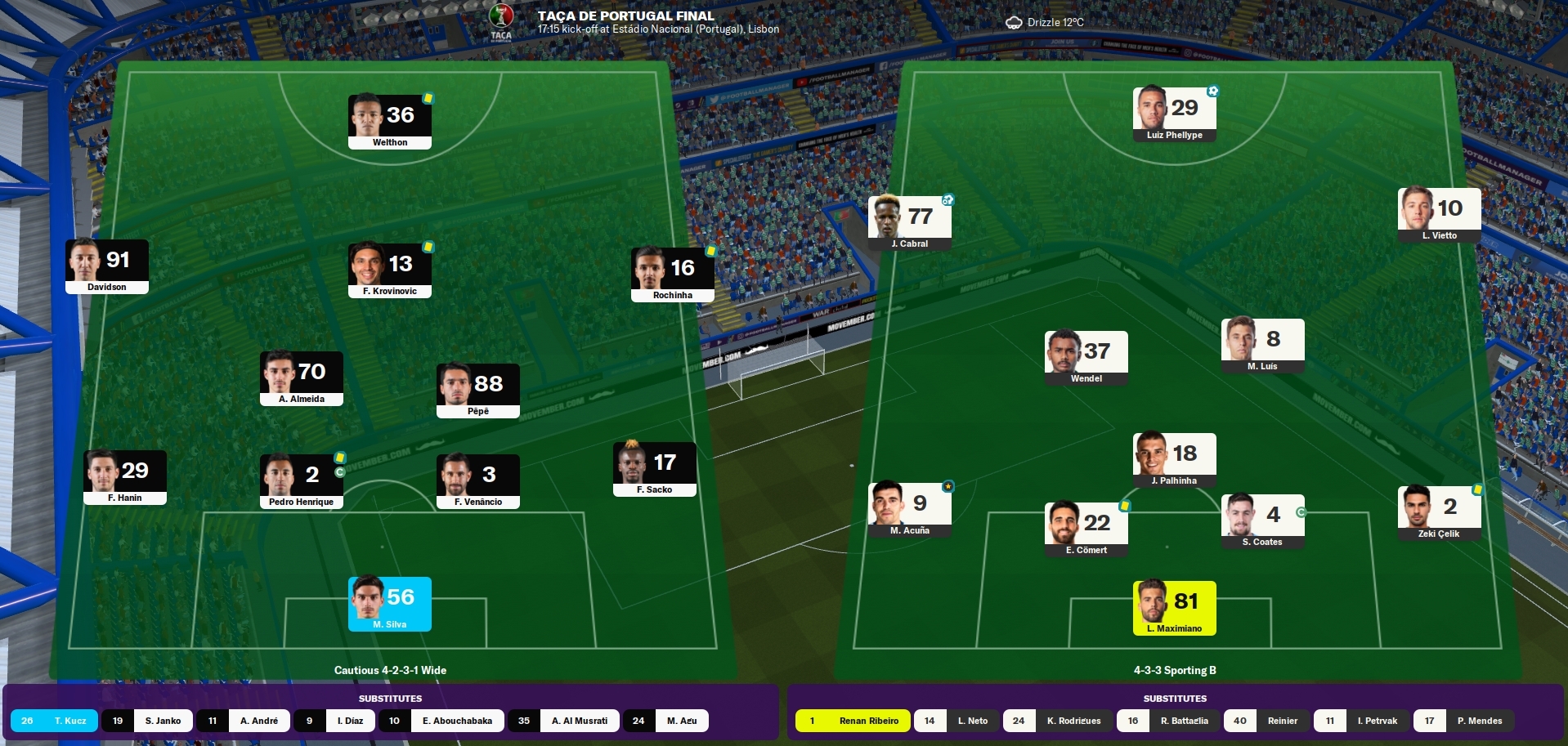Open Wendel's number 37 card

coord(1086,358)
